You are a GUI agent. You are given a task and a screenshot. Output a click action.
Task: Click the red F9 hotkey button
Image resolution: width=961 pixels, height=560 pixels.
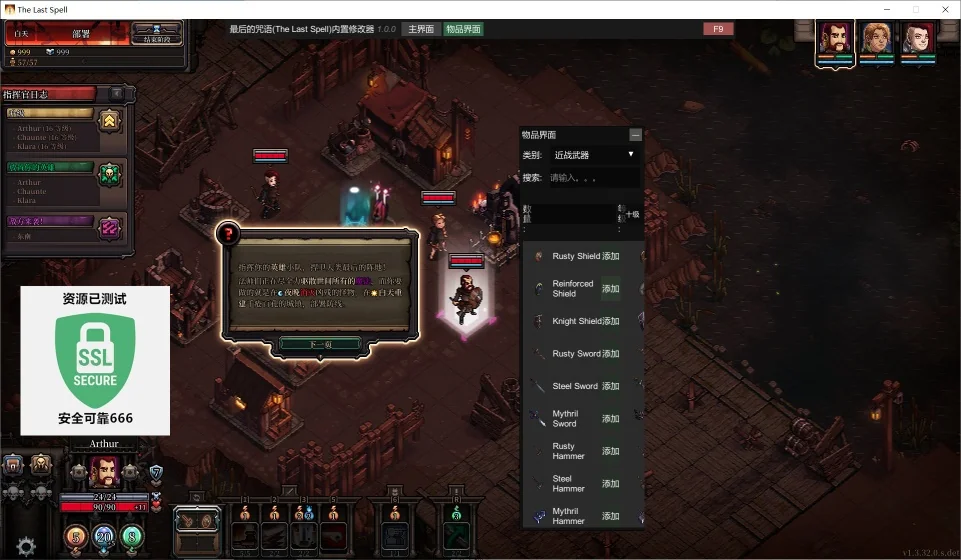[x=718, y=29]
